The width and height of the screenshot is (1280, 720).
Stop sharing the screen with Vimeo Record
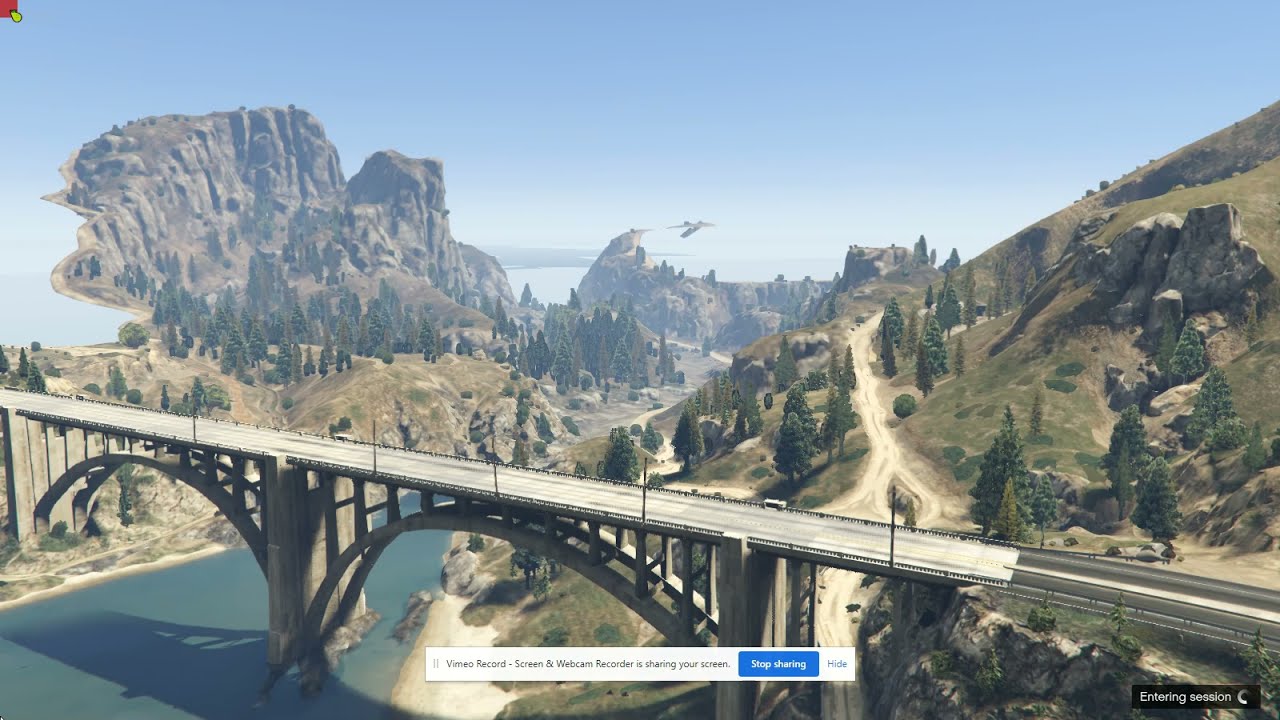778,664
